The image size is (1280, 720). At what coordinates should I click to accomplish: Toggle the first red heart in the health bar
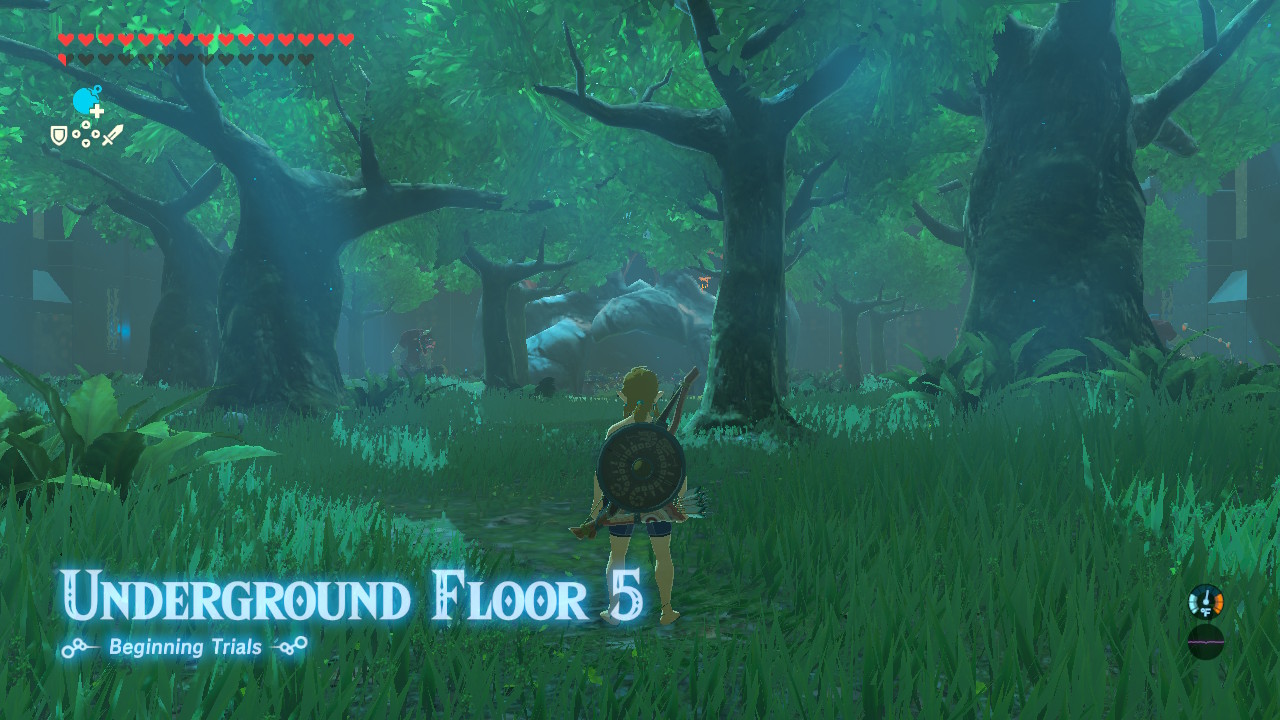64,39
